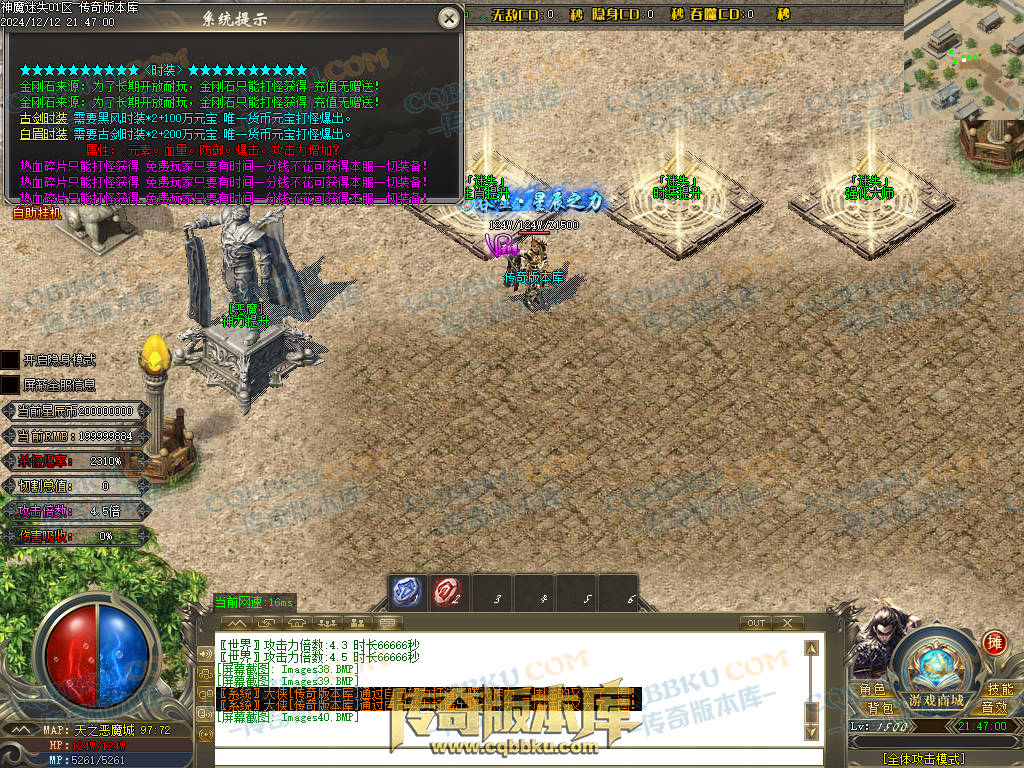Use the red rune in hotbar slot 2
The width and height of the screenshot is (1024, 768).
point(447,592)
